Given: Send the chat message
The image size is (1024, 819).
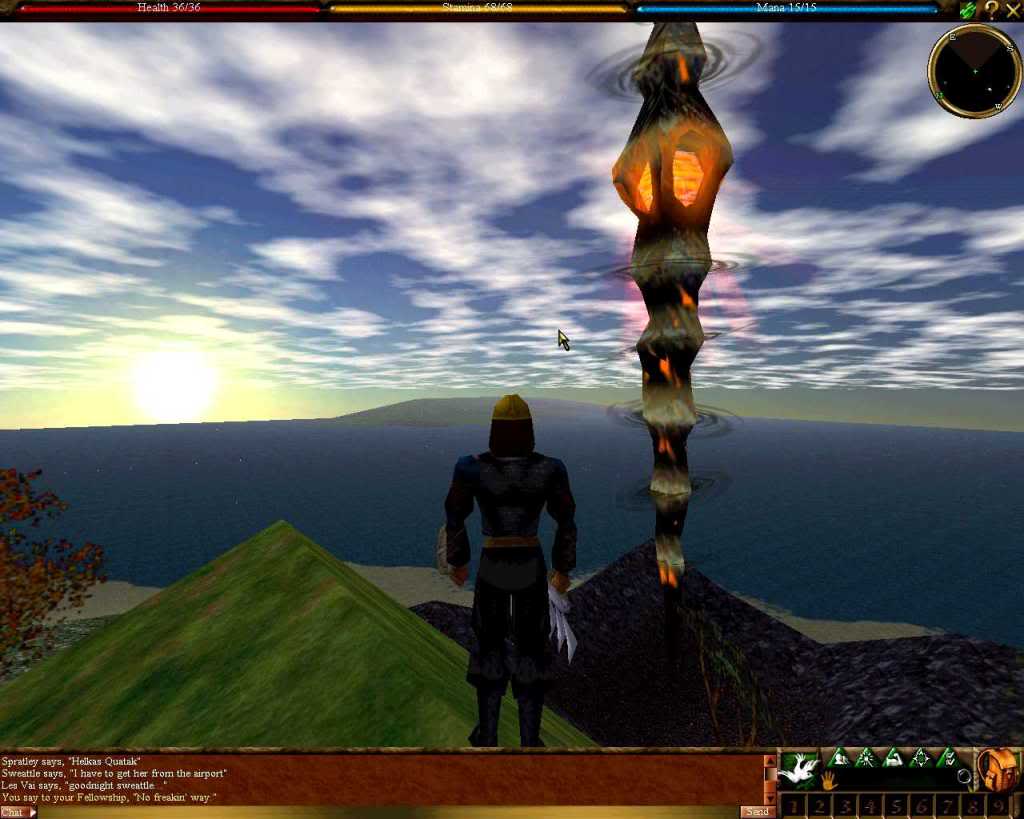Looking at the screenshot, I should [758, 812].
